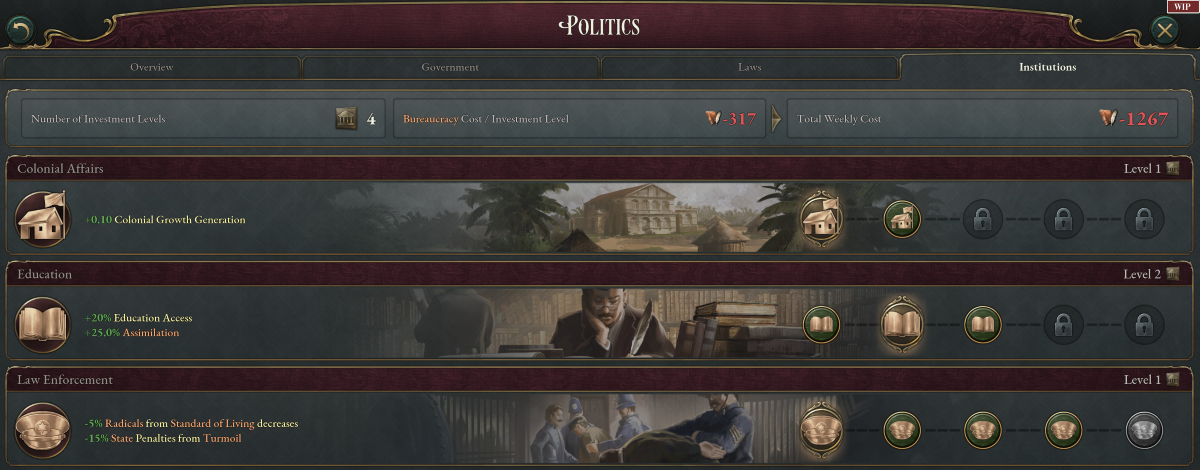The width and height of the screenshot is (1200, 470).
Task: Invest in Colonial Affairs level two
Action: [902, 219]
